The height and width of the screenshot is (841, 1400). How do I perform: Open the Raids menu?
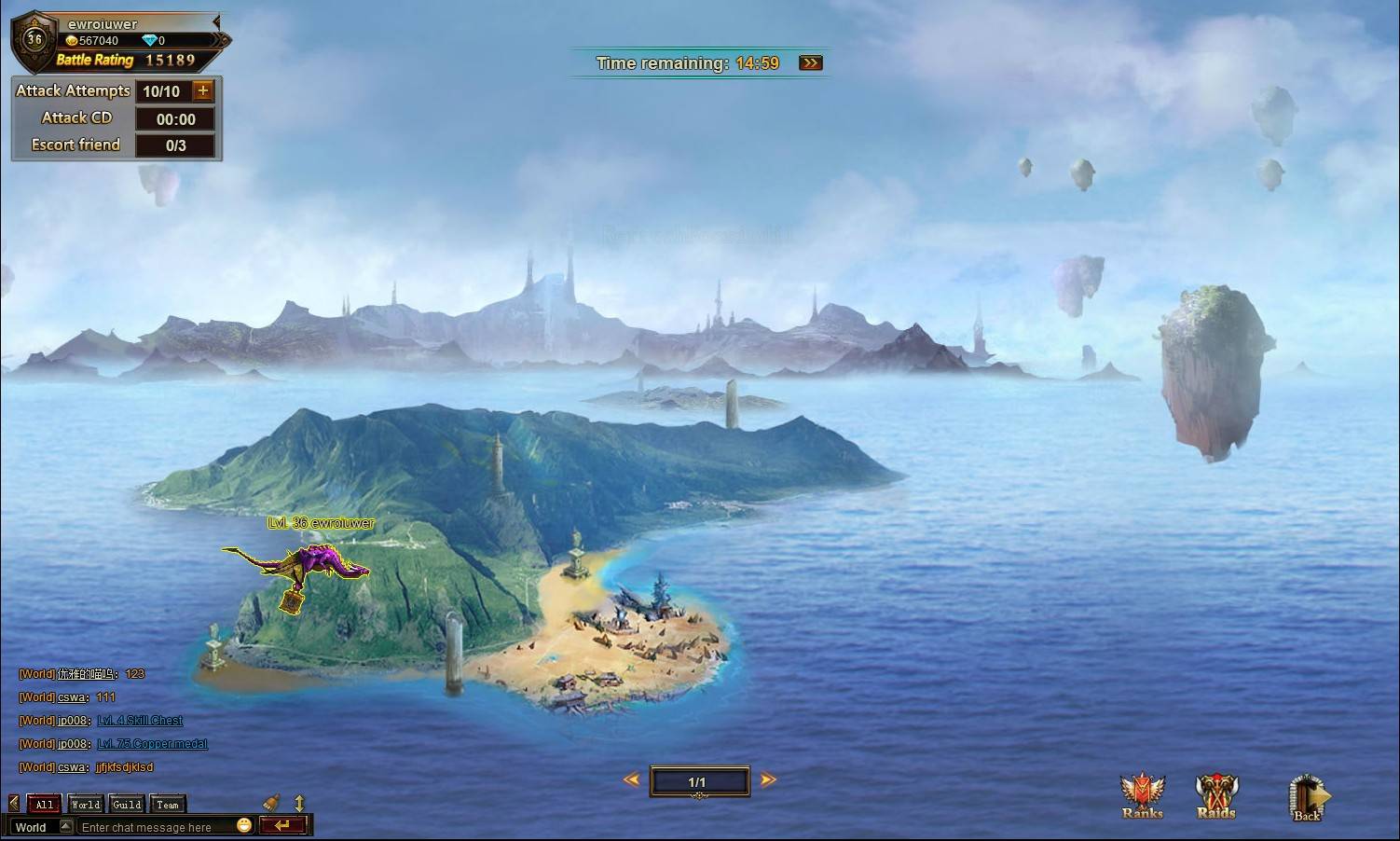(1215, 797)
